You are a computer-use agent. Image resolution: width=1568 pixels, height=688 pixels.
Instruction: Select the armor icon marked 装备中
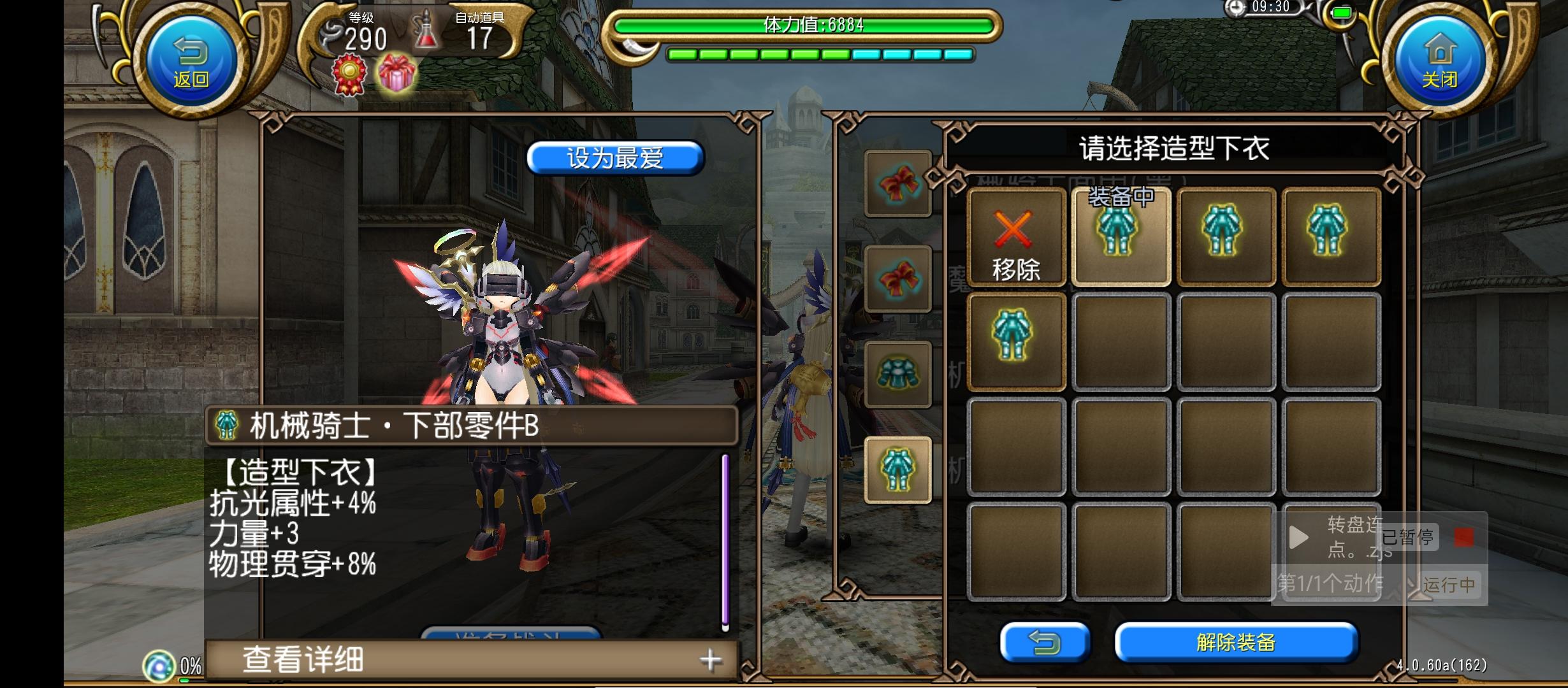point(1121,239)
